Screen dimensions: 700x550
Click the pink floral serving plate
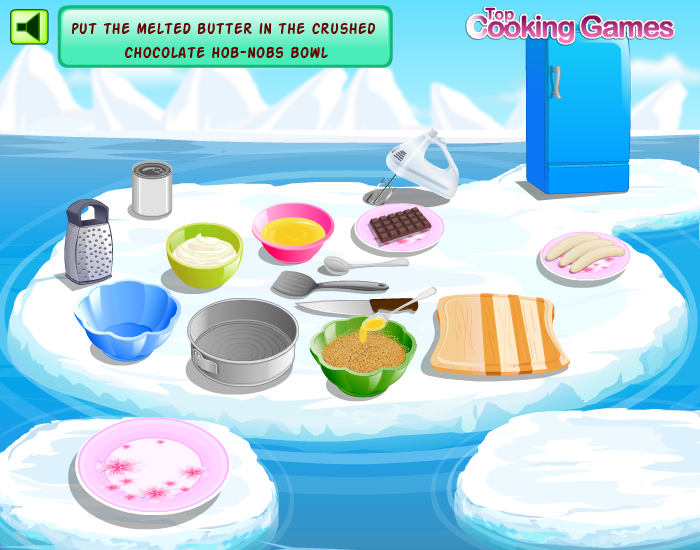coord(148,463)
